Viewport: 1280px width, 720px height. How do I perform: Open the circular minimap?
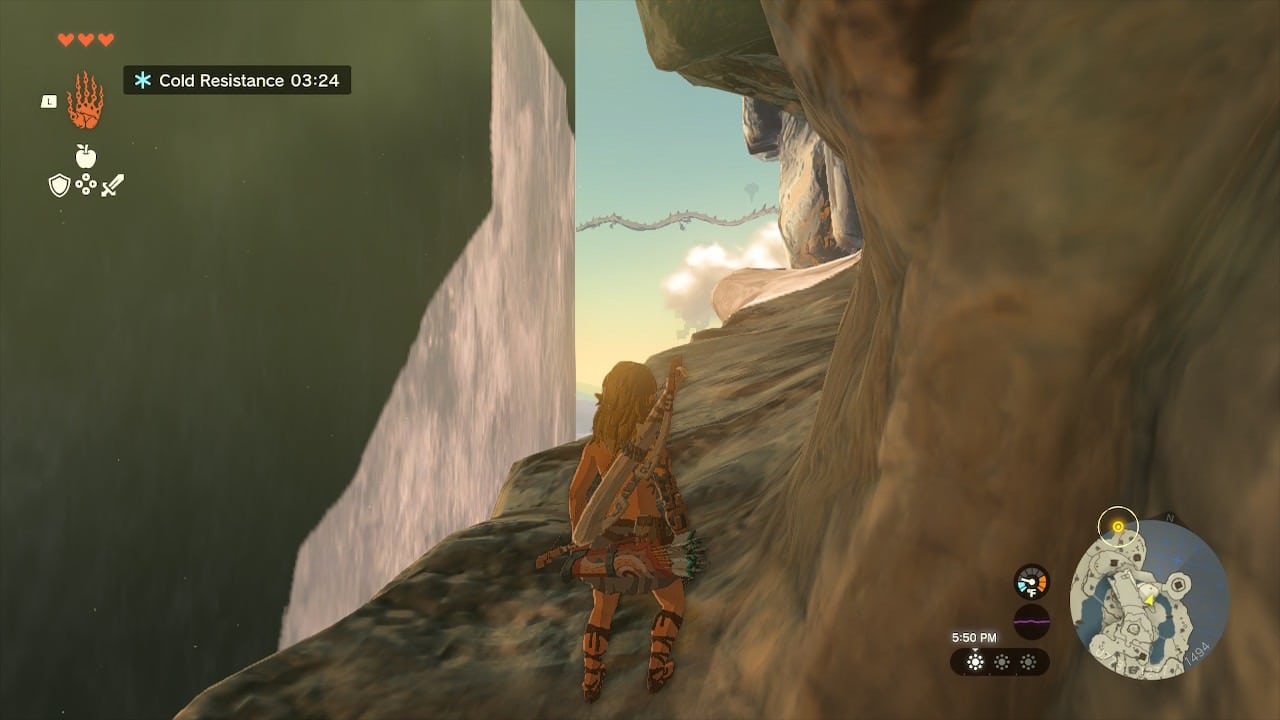point(1149,599)
